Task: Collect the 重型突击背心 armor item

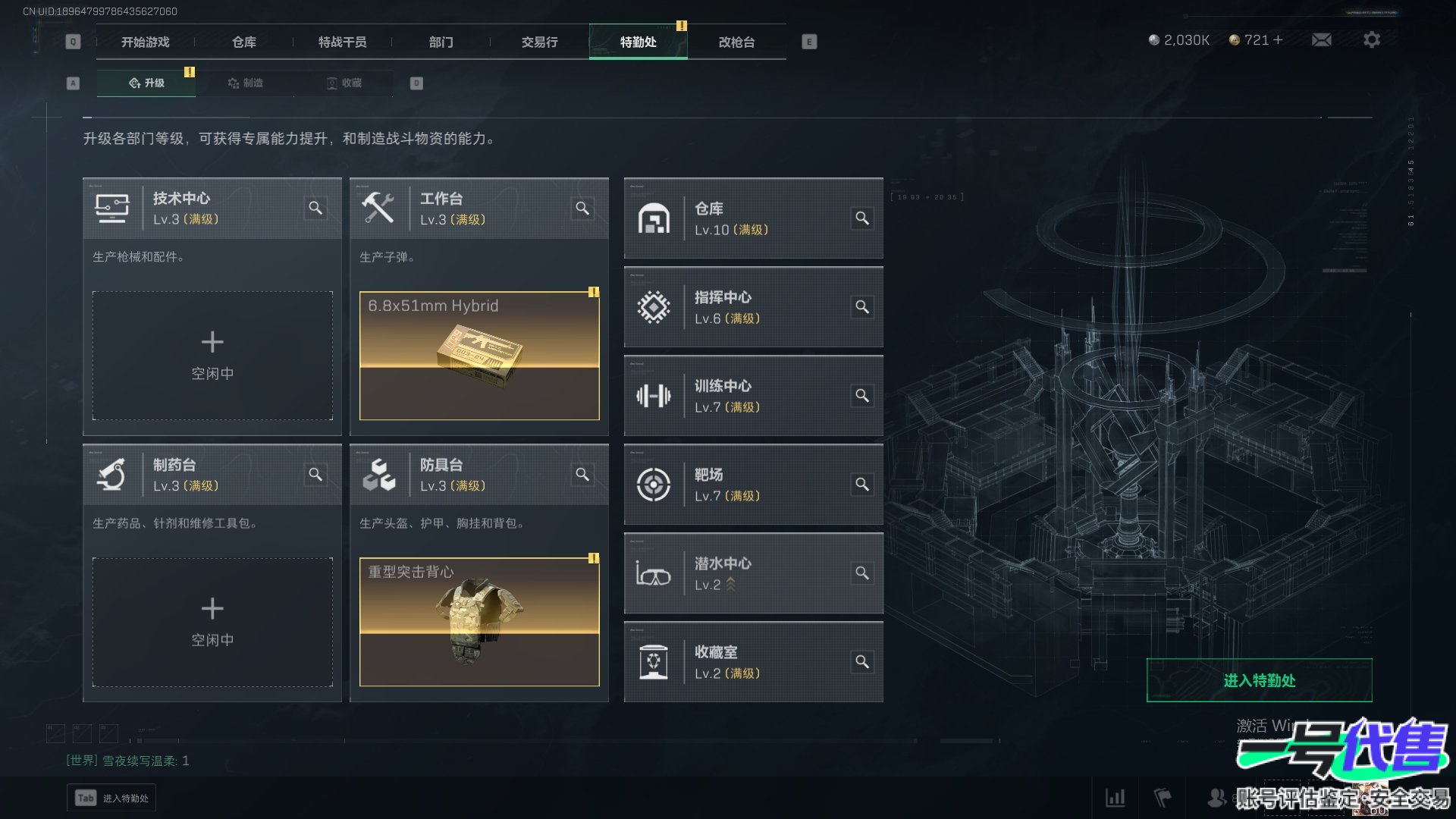Action: click(x=479, y=622)
